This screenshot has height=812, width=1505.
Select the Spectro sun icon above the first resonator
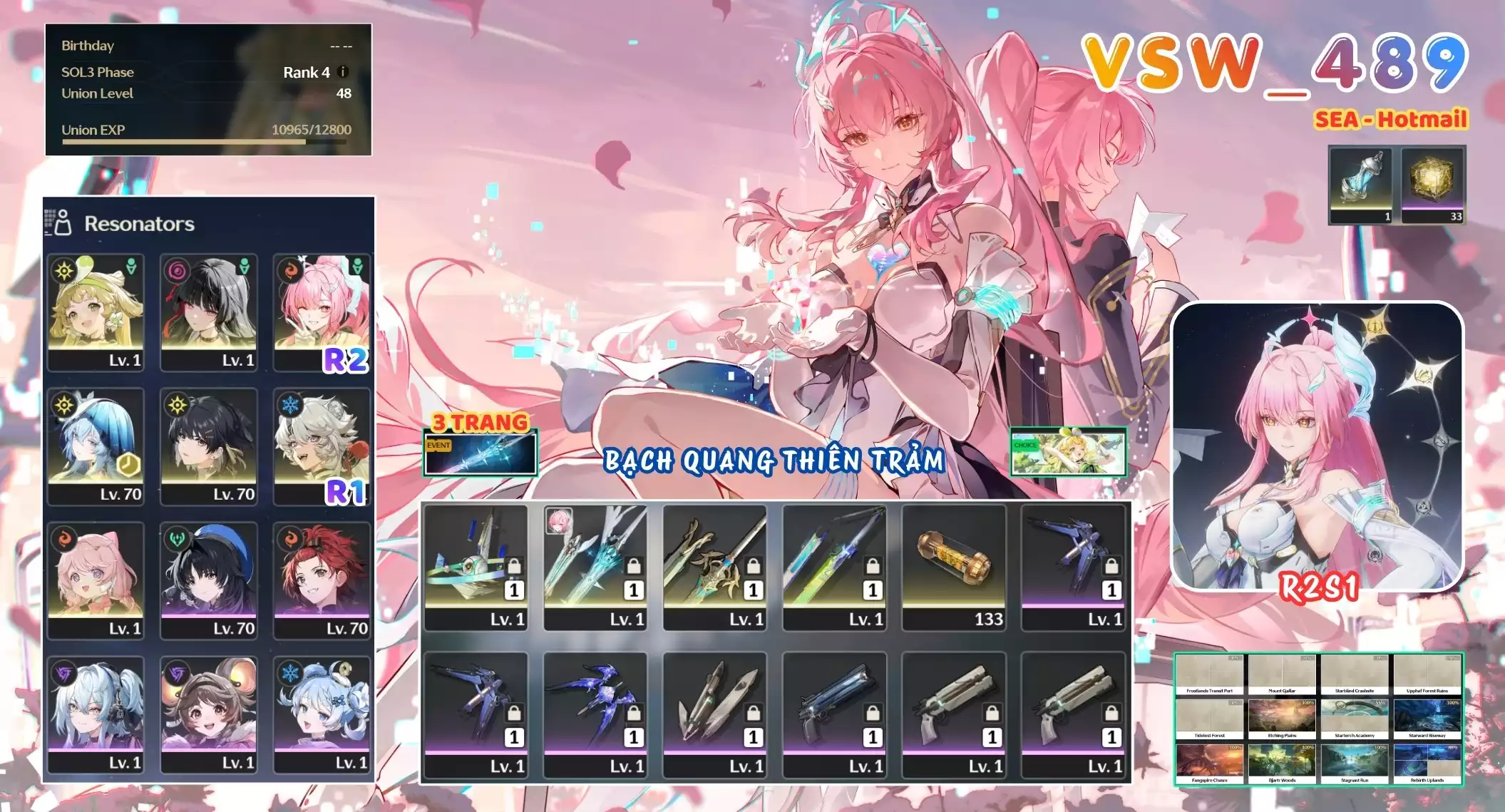click(x=64, y=271)
